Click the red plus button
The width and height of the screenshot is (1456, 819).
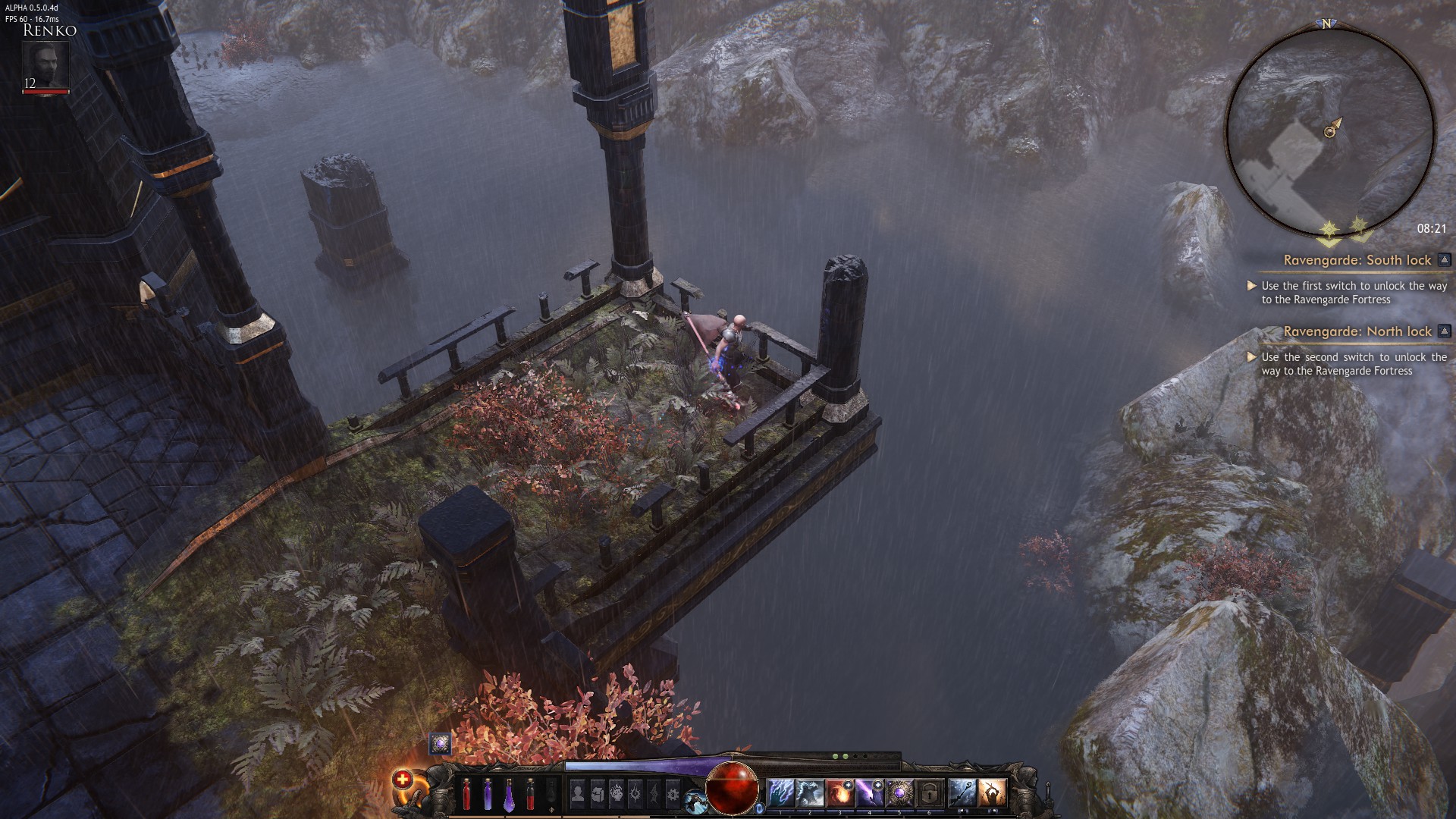[402, 780]
